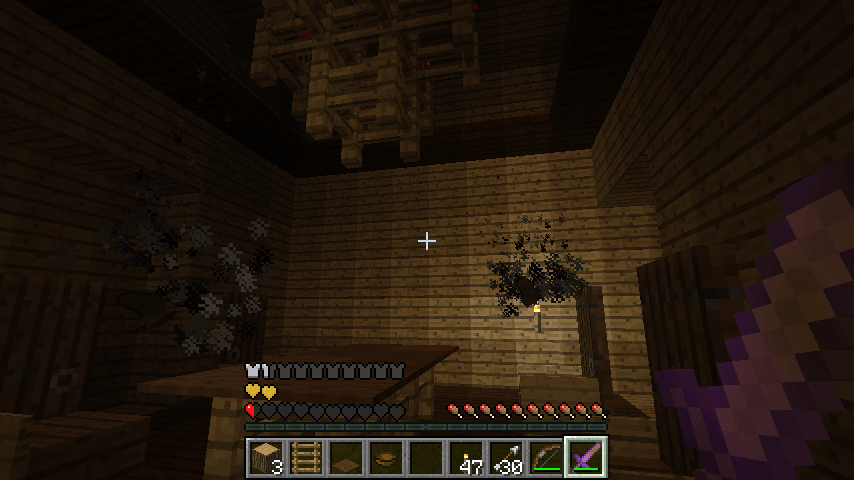Select the wood log stack slot
Viewport: 854px width, 480px height.
[x=266, y=458]
